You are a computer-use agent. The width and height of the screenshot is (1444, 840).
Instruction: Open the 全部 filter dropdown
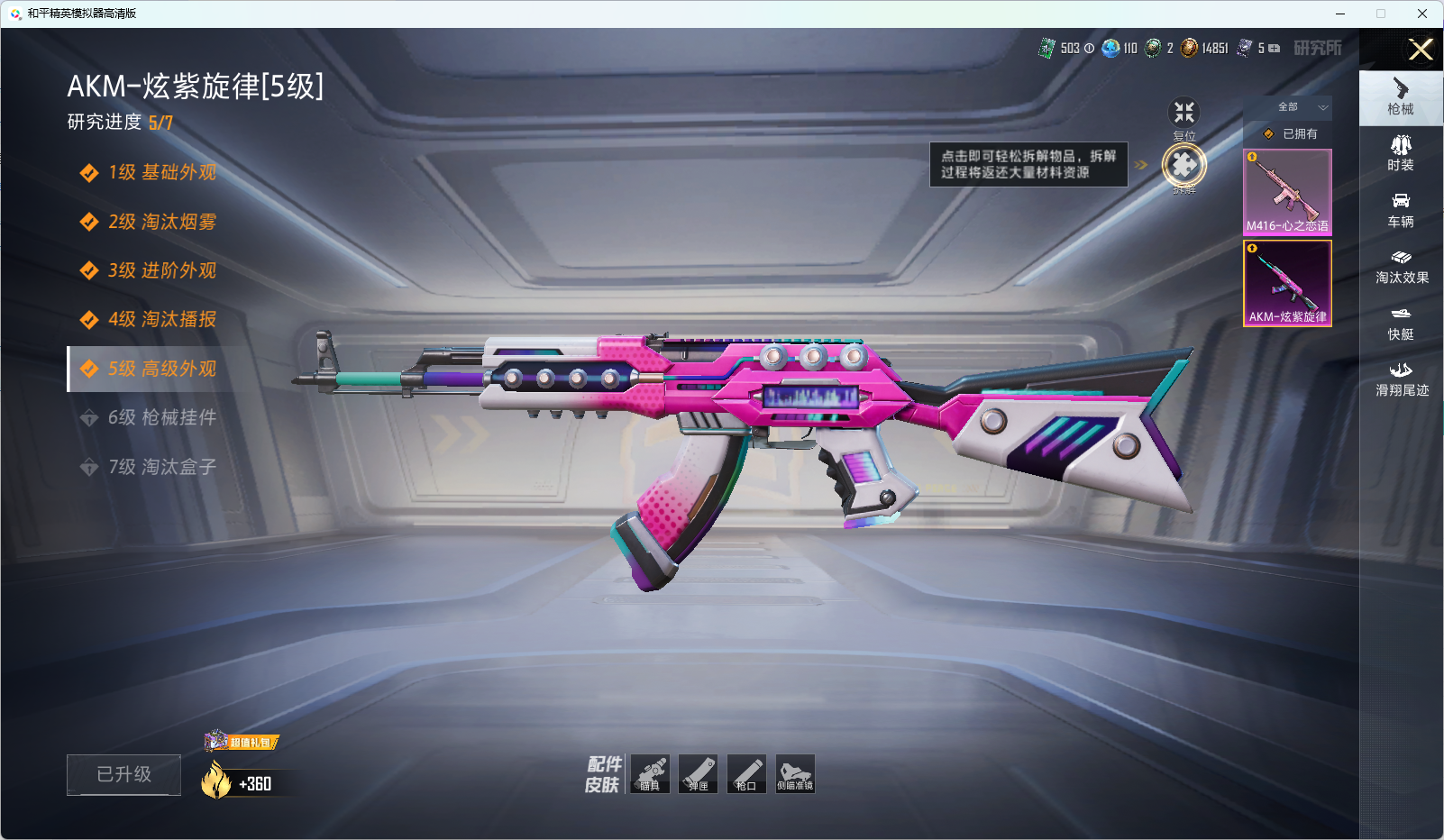pos(1299,107)
